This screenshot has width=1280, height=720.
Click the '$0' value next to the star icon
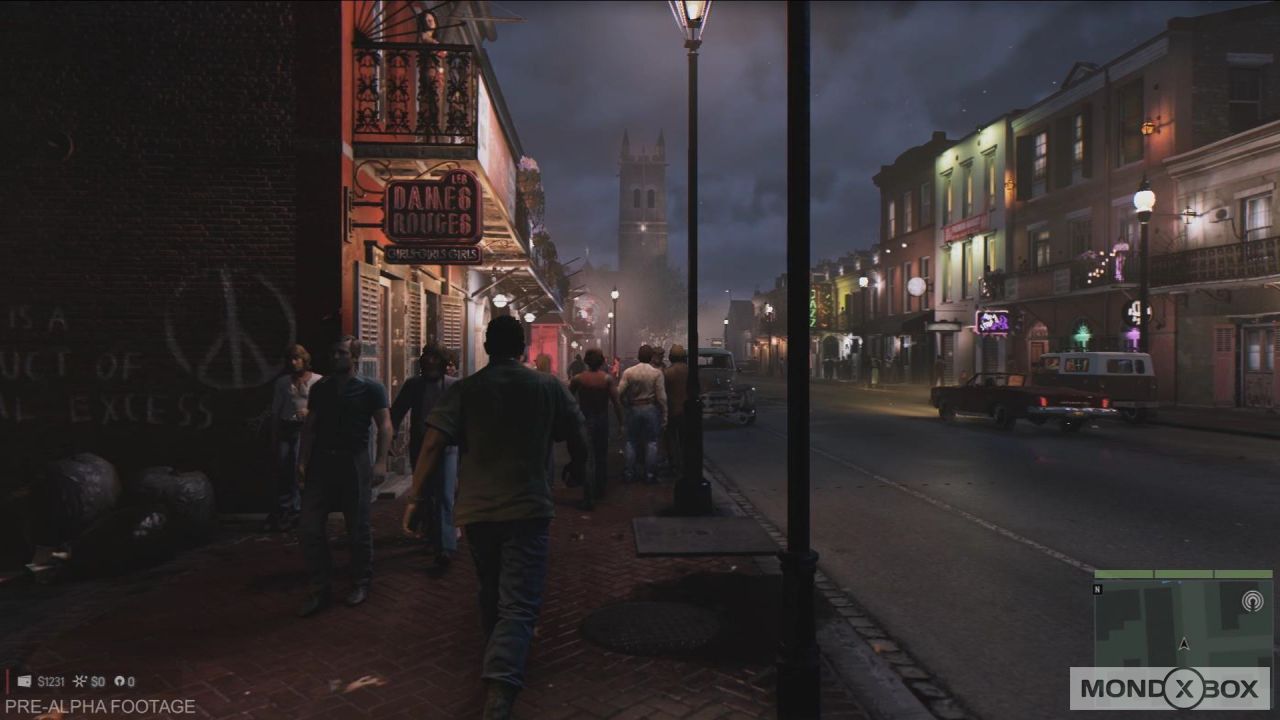point(98,681)
